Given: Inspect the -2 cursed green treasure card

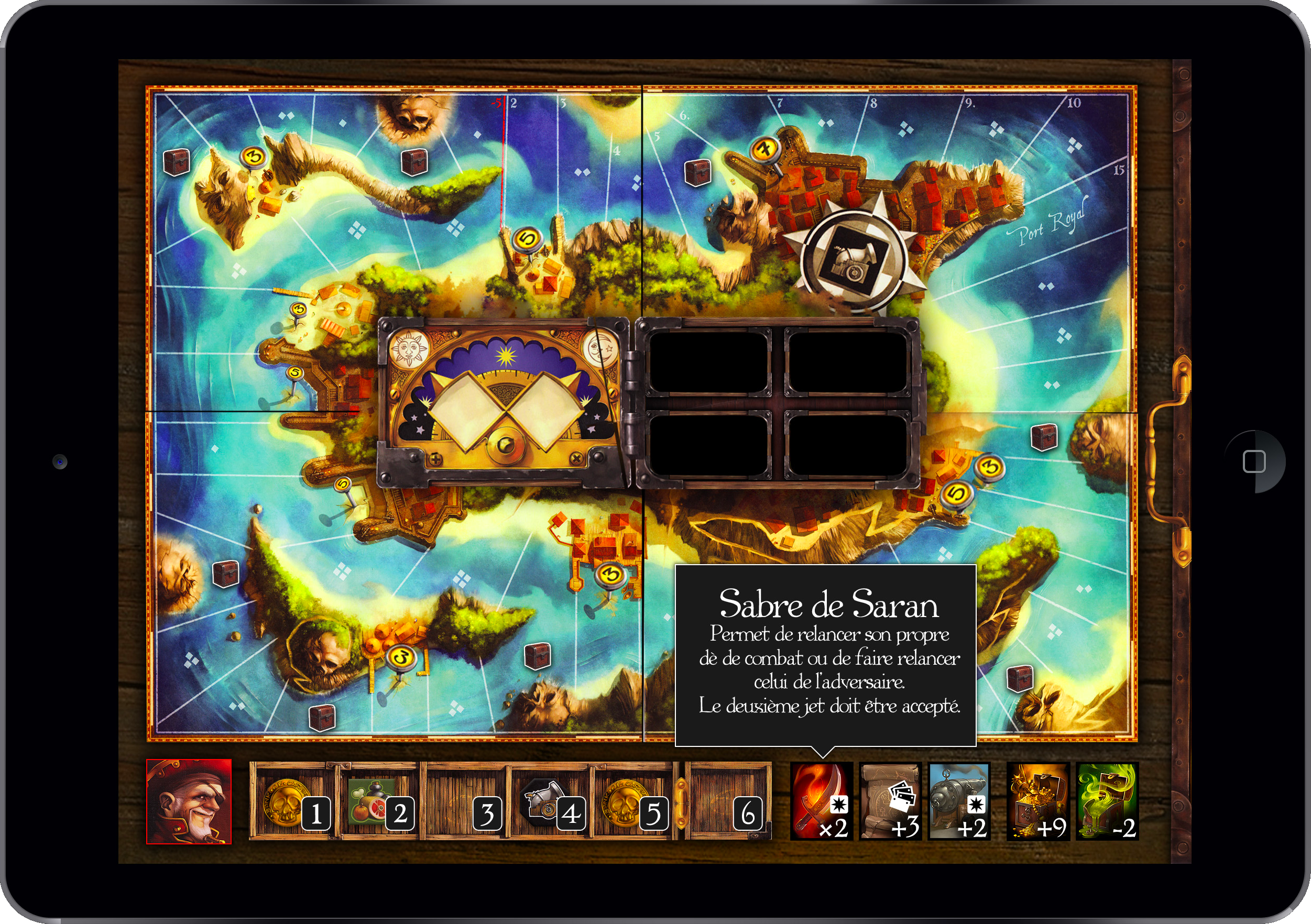Looking at the screenshot, I should coord(1107,801).
